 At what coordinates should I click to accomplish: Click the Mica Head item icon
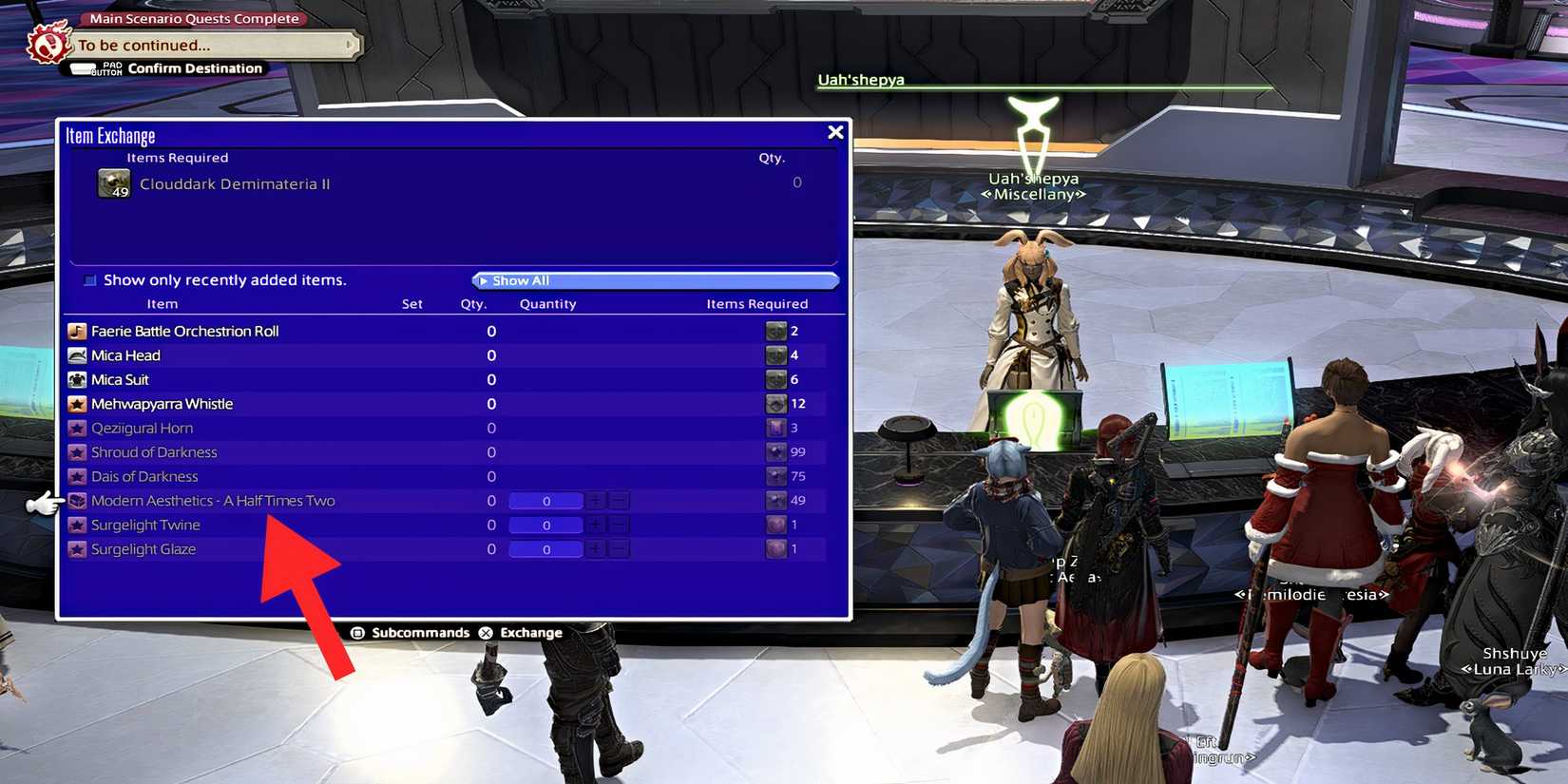[x=77, y=354]
